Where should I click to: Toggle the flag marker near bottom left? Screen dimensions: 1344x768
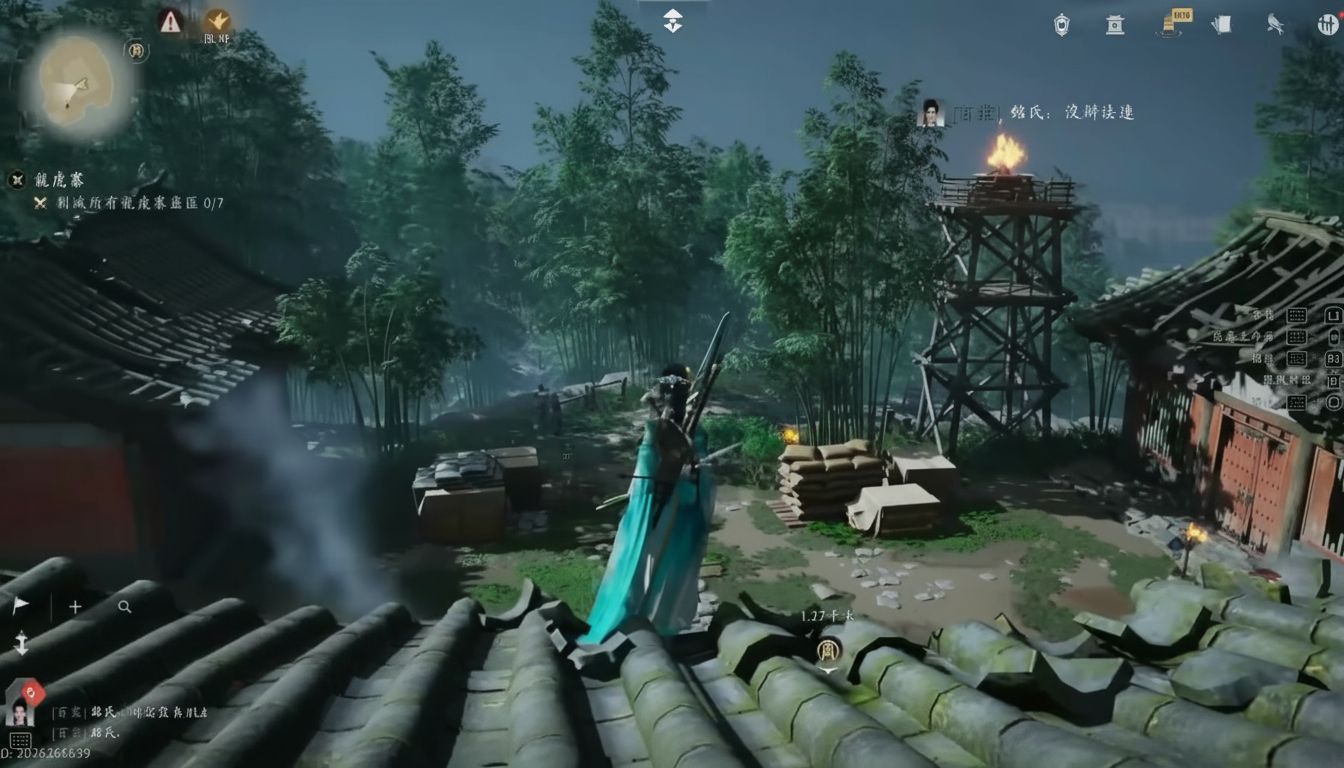point(20,605)
